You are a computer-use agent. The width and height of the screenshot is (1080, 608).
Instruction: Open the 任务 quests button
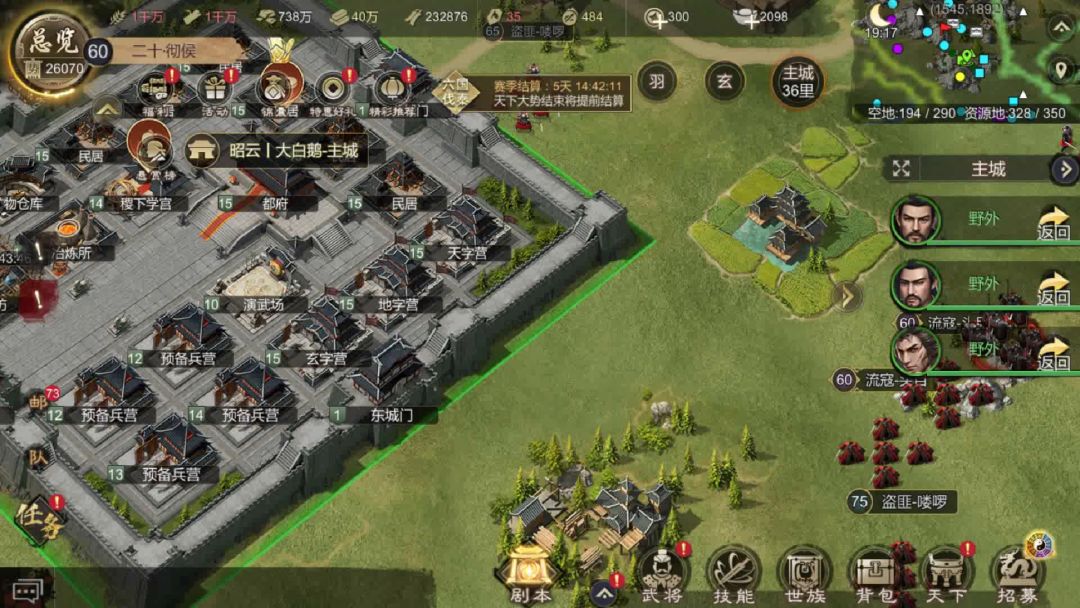[x=38, y=517]
